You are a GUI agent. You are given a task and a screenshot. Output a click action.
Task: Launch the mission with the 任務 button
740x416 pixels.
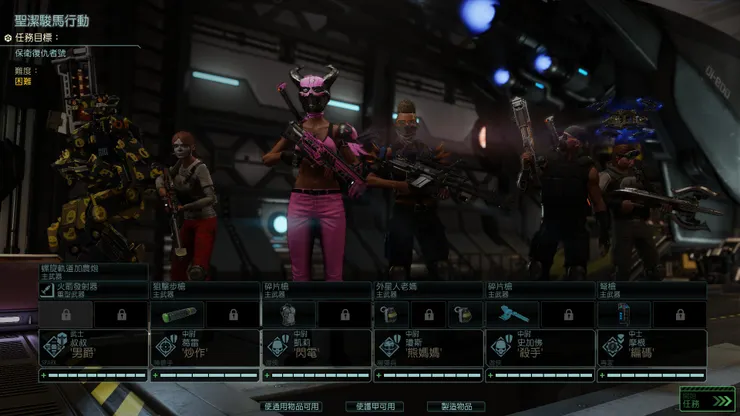[693, 399]
